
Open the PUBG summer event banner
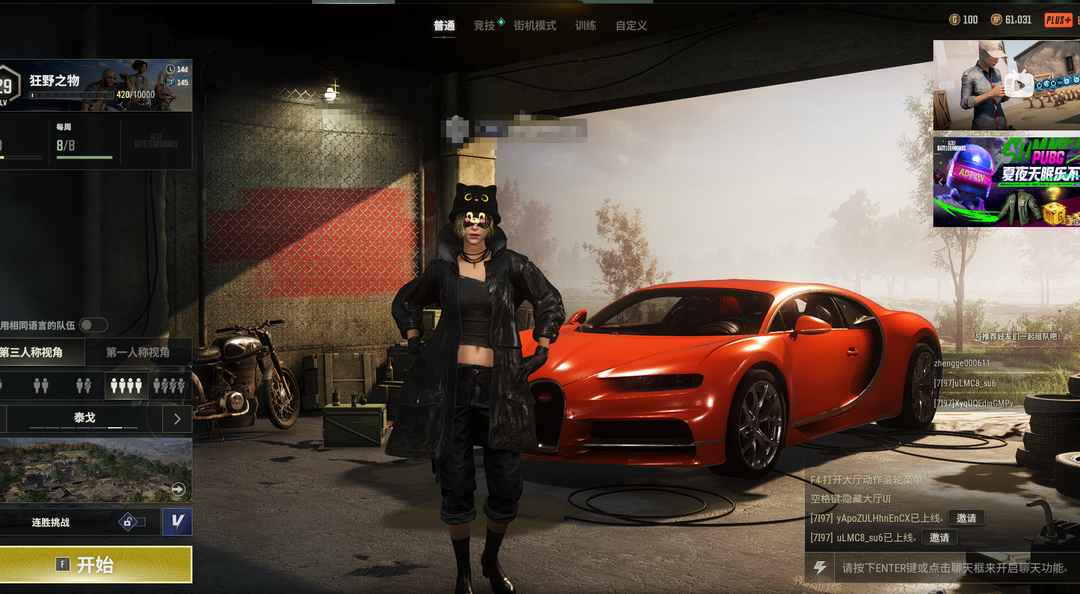coord(1006,182)
